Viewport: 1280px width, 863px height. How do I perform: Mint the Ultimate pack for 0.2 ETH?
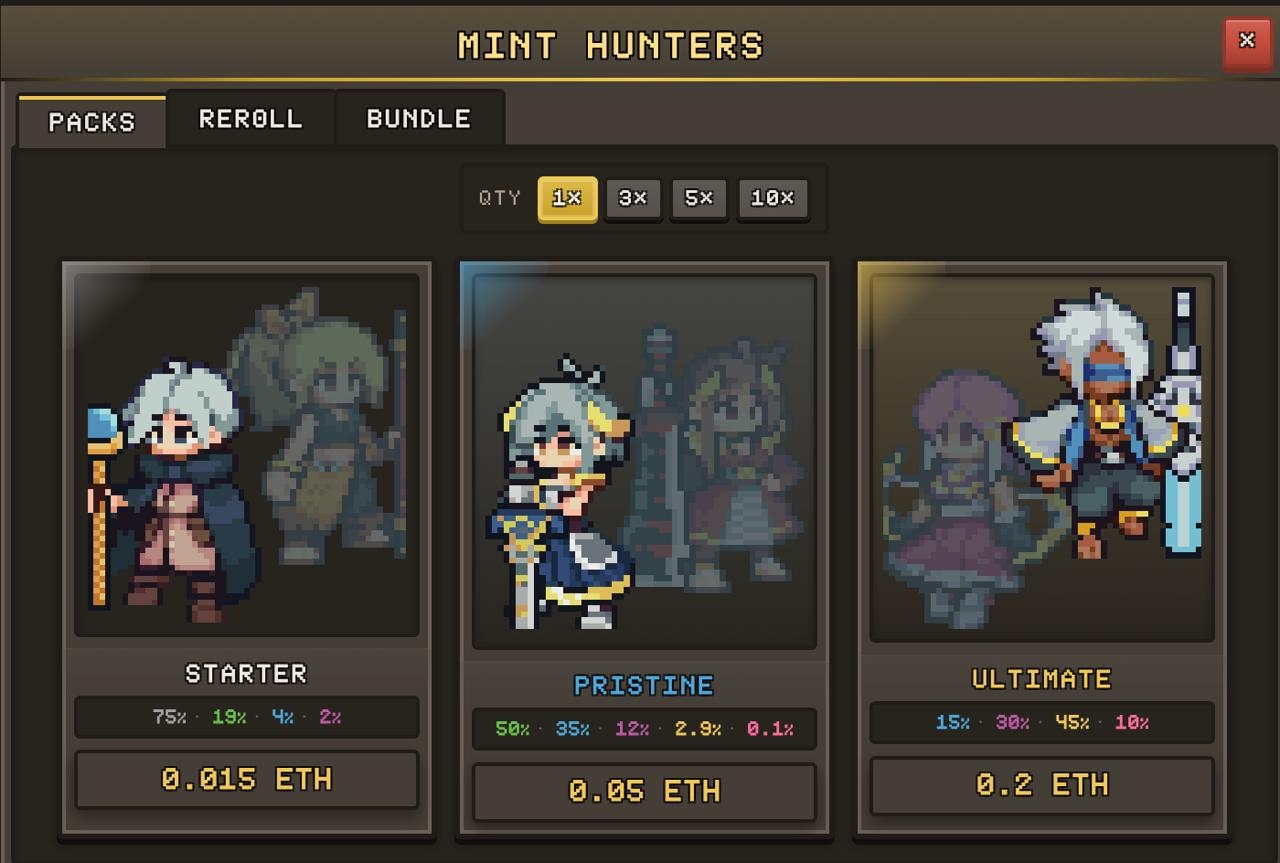pos(1041,785)
